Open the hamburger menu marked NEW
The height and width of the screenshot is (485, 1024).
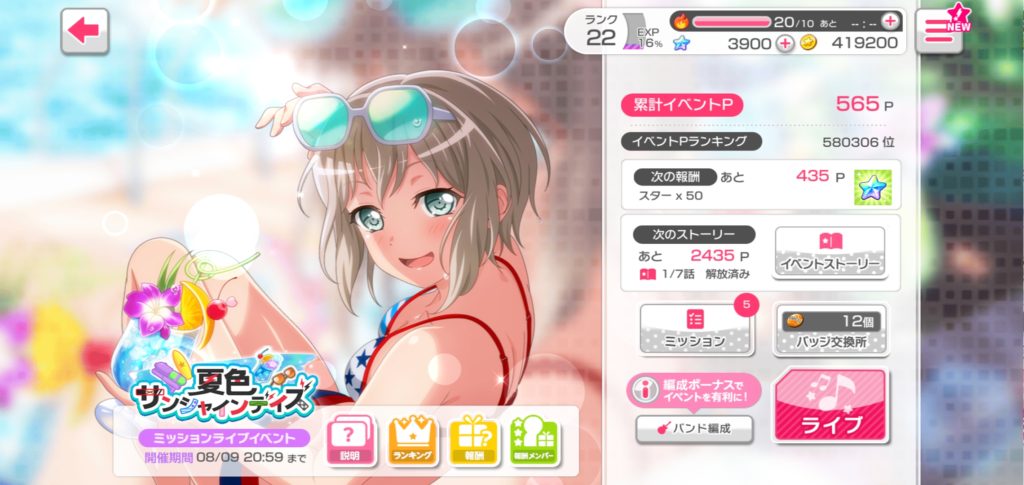939,31
